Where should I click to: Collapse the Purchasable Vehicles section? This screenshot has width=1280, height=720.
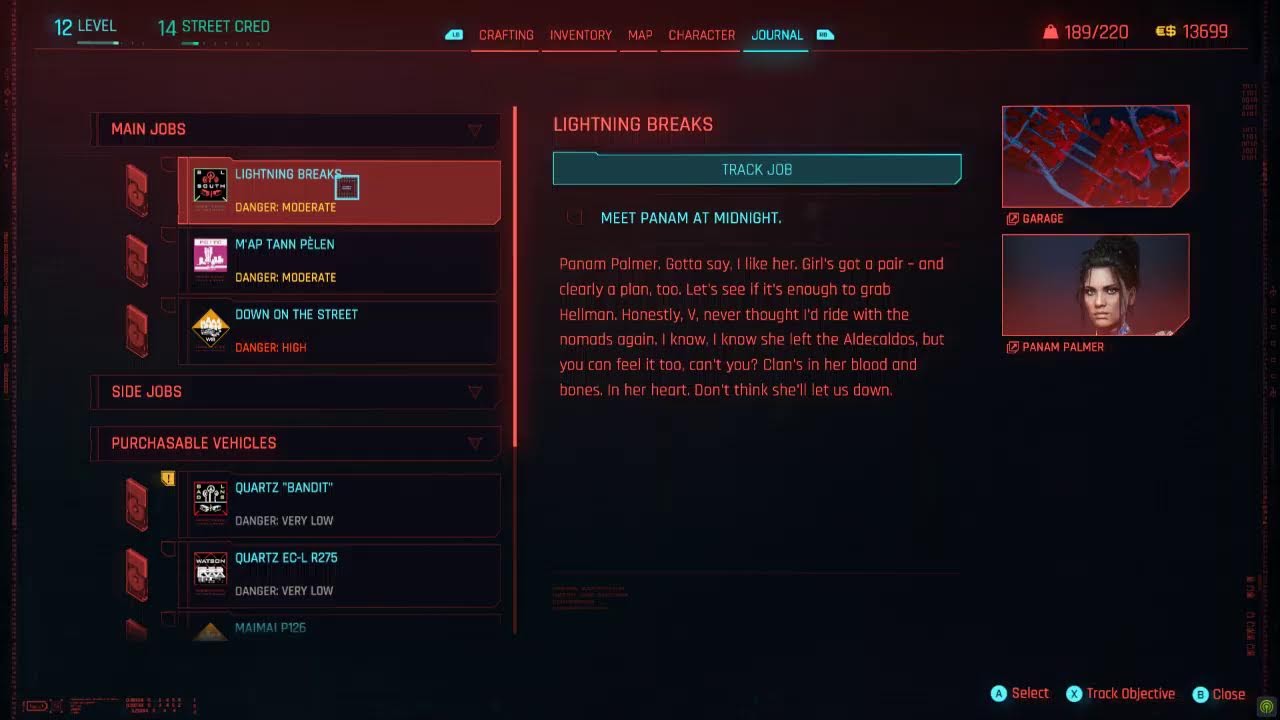pos(475,443)
